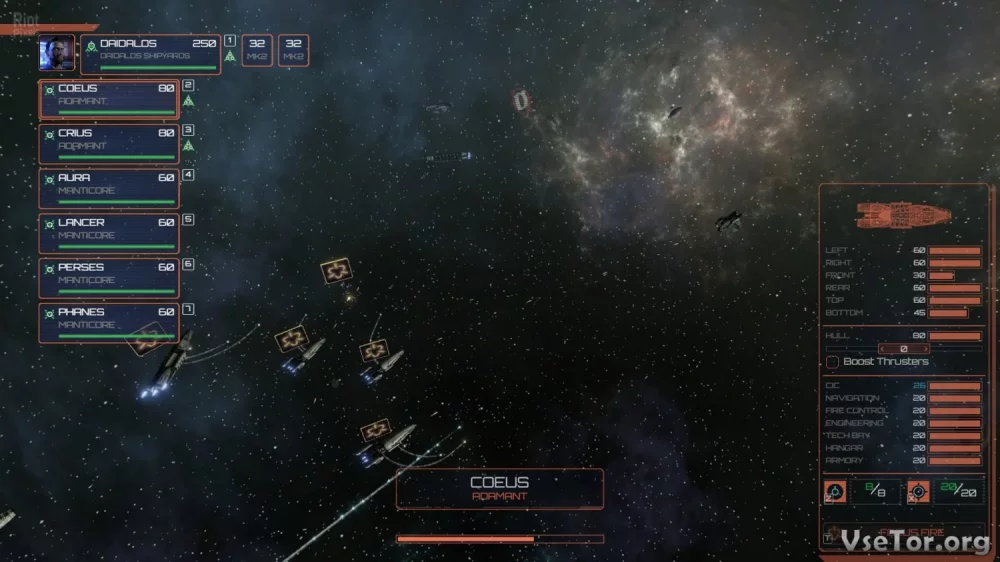Click the right arrow of the elevation stepper
This screenshot has width=1000, height=562.
coord(925,349)
